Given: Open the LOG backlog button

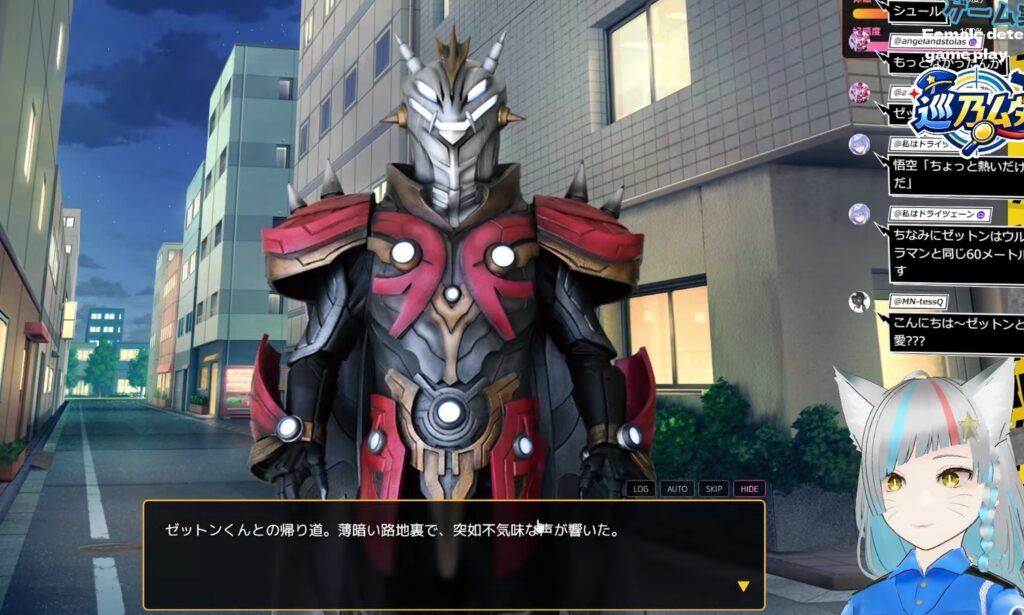Looking at the screenshot, I should click(x=641, y=489).
